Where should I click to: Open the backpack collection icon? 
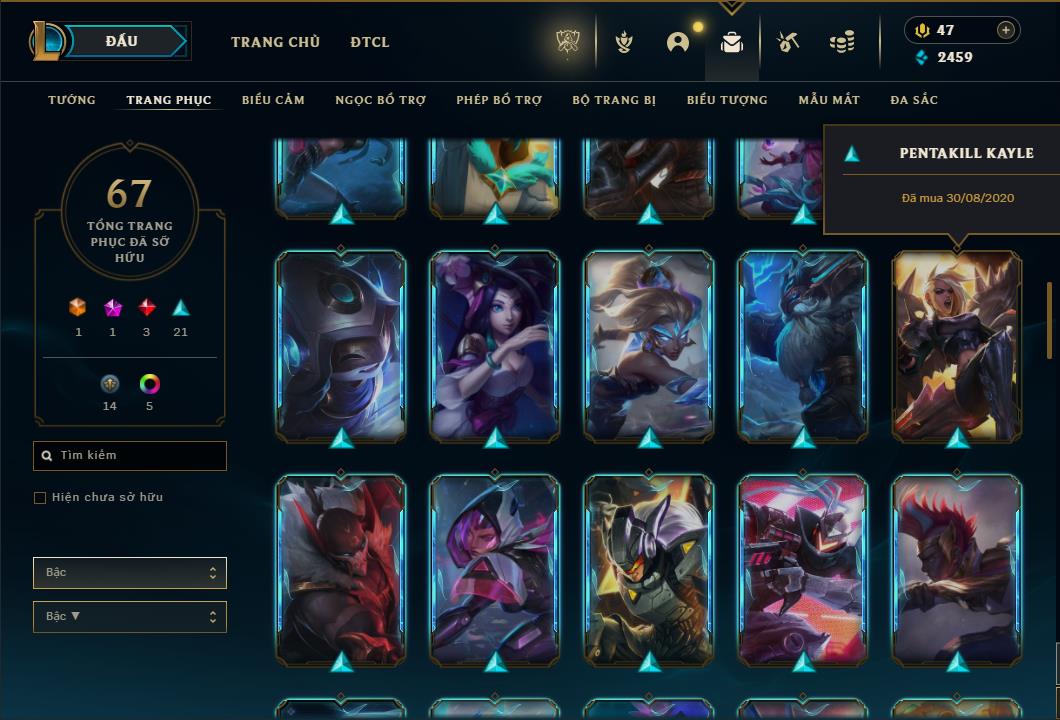pos(732,42)
